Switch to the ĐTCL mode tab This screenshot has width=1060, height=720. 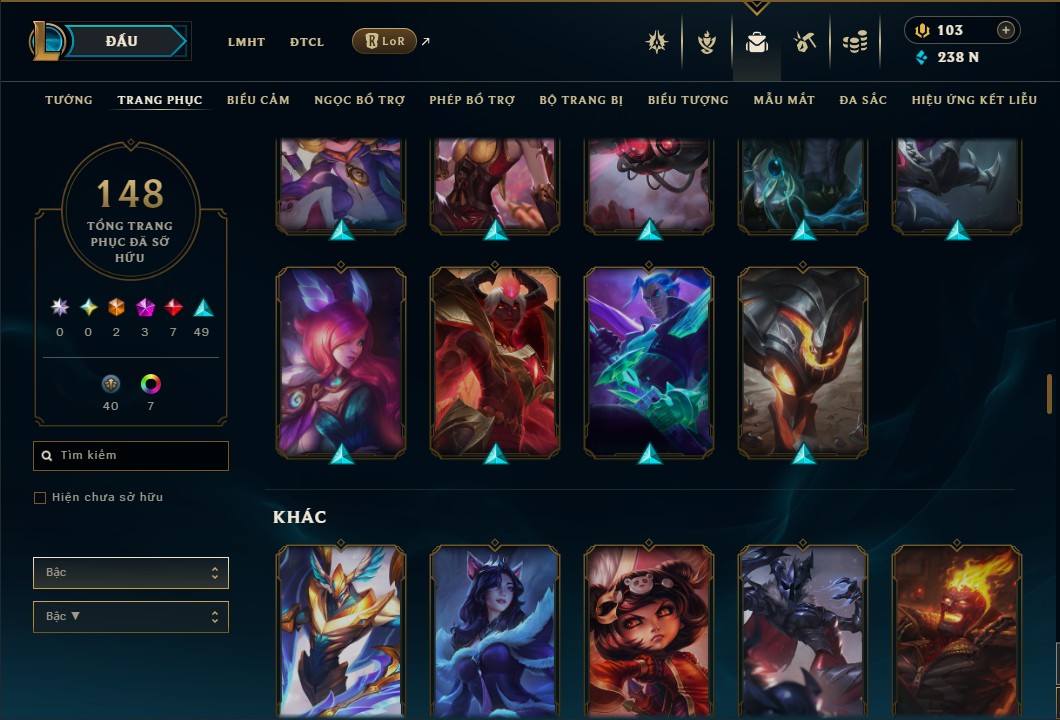pyautogui.click(x=307, y=42)
